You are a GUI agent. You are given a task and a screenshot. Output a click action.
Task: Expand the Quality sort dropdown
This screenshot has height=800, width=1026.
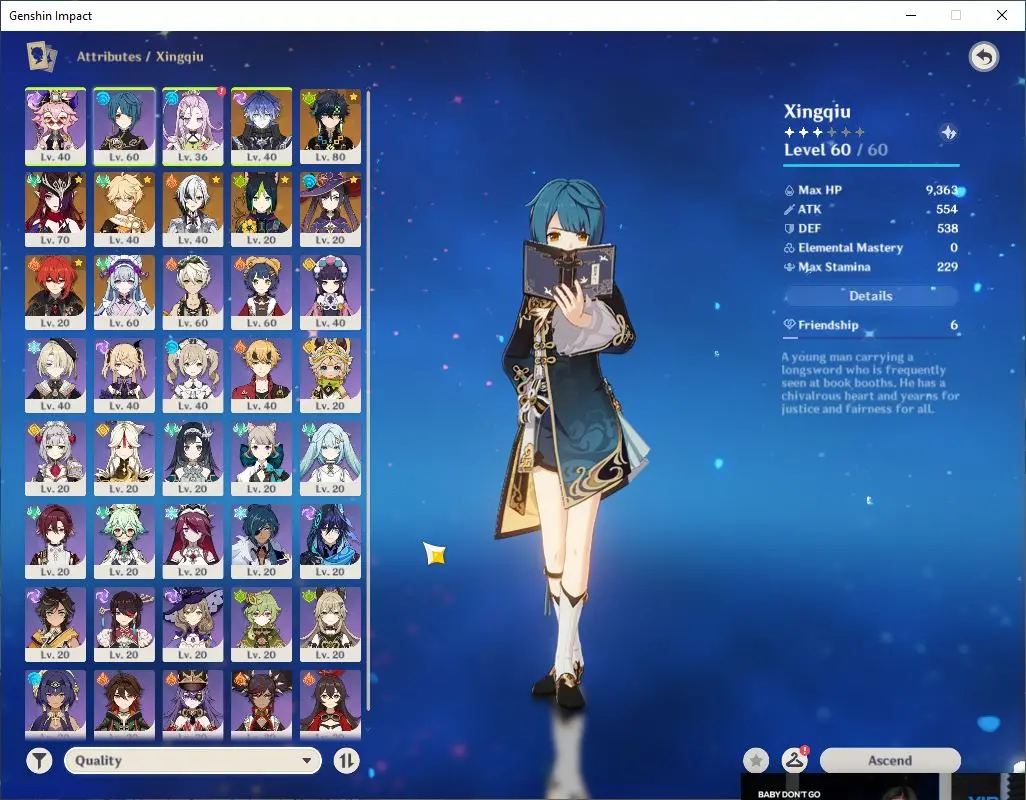click(192, 760)
